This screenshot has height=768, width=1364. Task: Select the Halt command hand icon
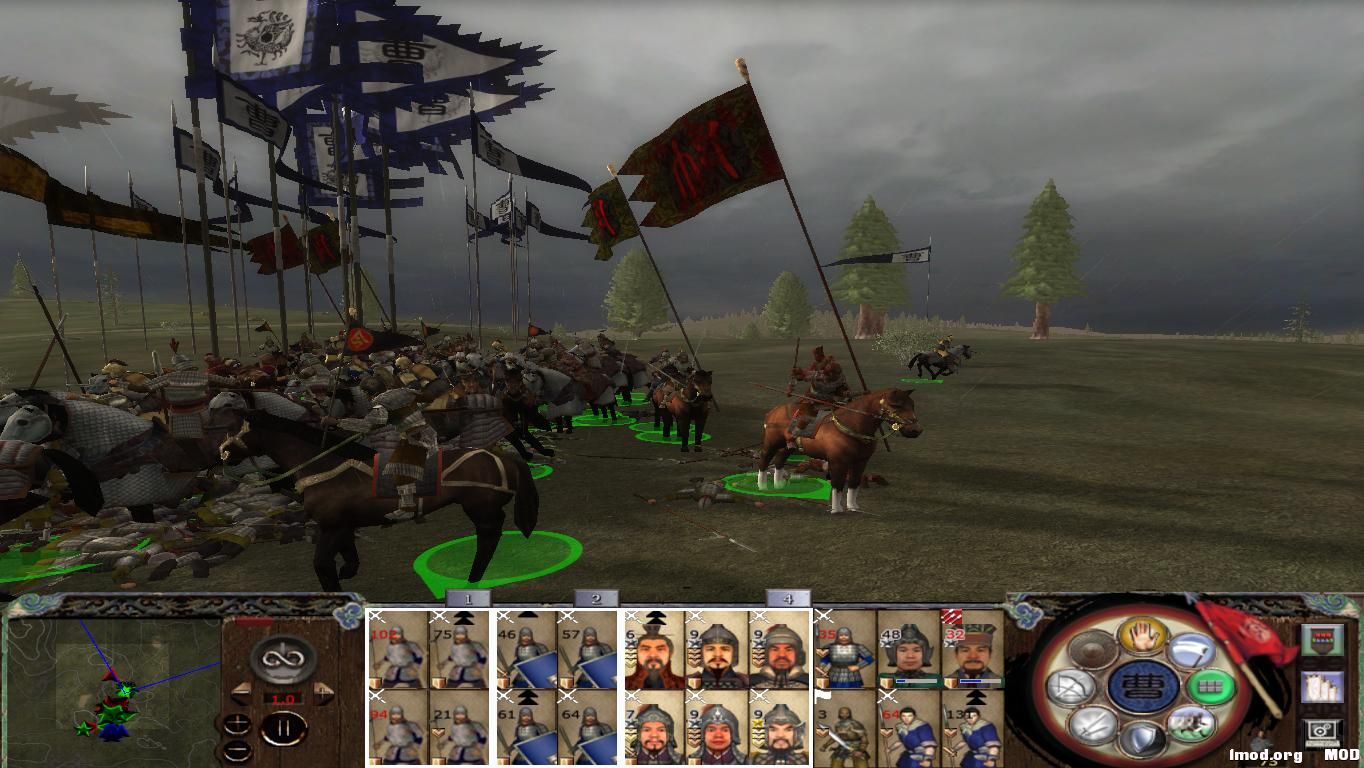(x=1140, y=637)
